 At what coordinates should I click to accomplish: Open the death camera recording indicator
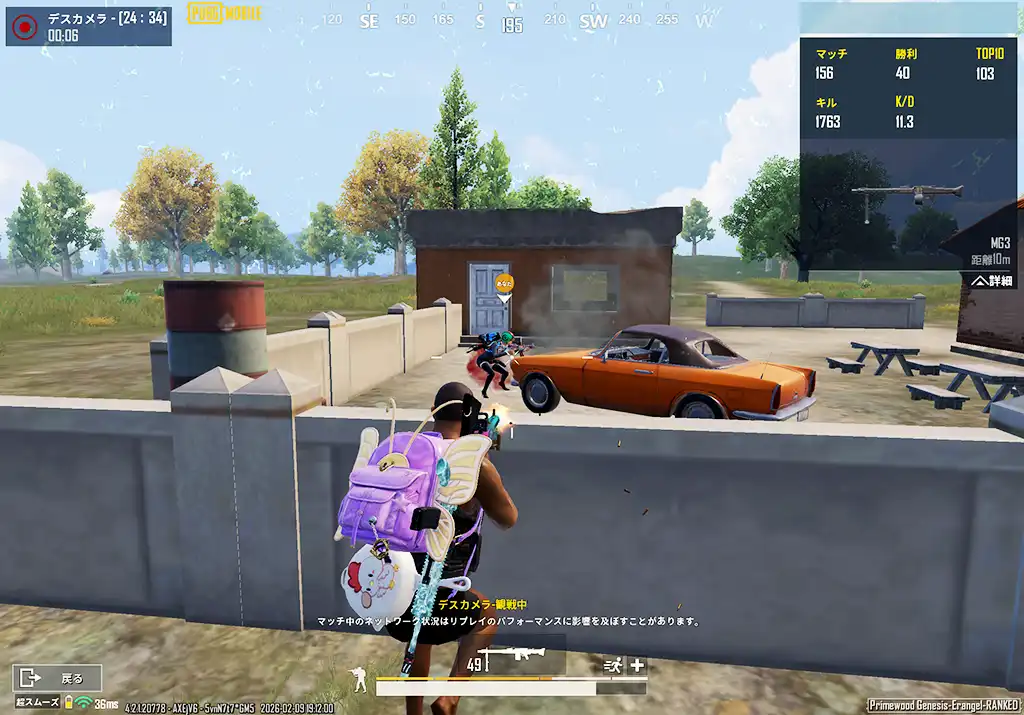[23, 27]
